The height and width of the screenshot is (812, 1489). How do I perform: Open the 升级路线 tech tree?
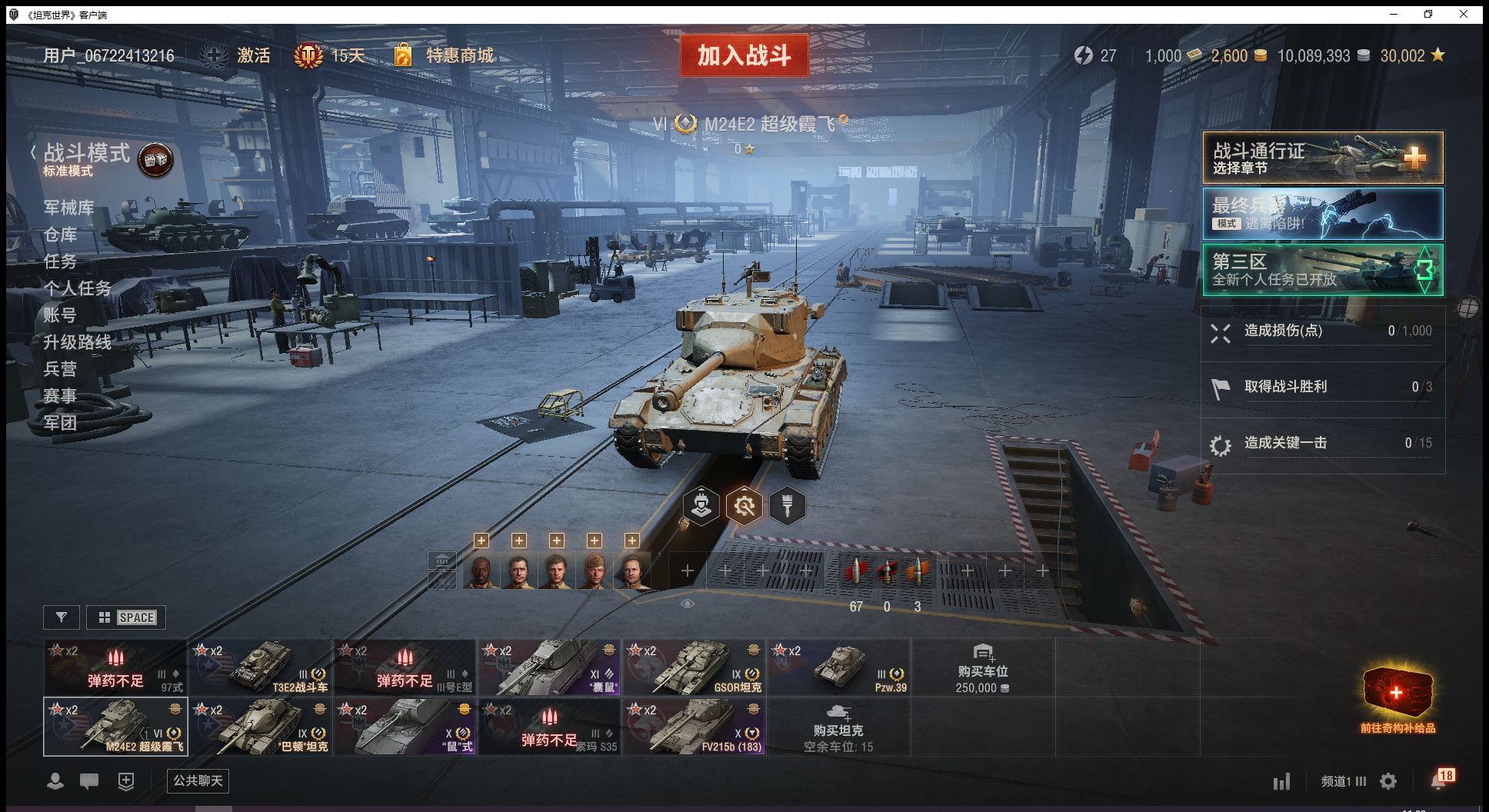click(77, 342)
